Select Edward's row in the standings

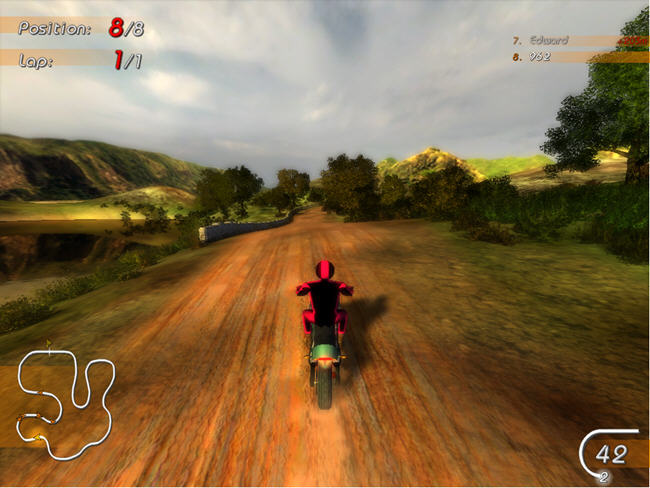tap(565, 41)
